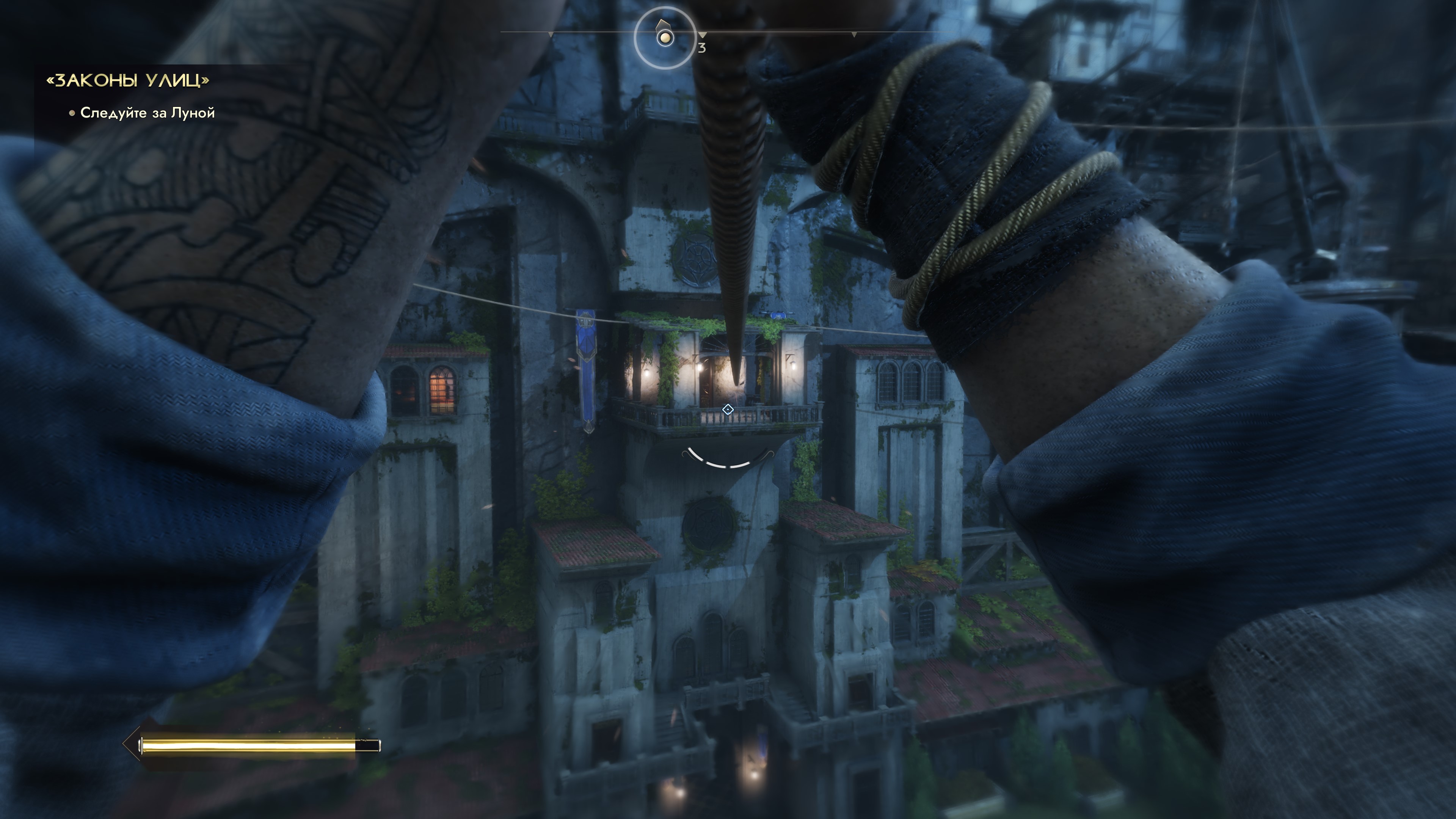Viewport: 1456px width, 819px height.
Task: Click the diamond waypoint marker on the balcony
Action: (x=728, y=409)
